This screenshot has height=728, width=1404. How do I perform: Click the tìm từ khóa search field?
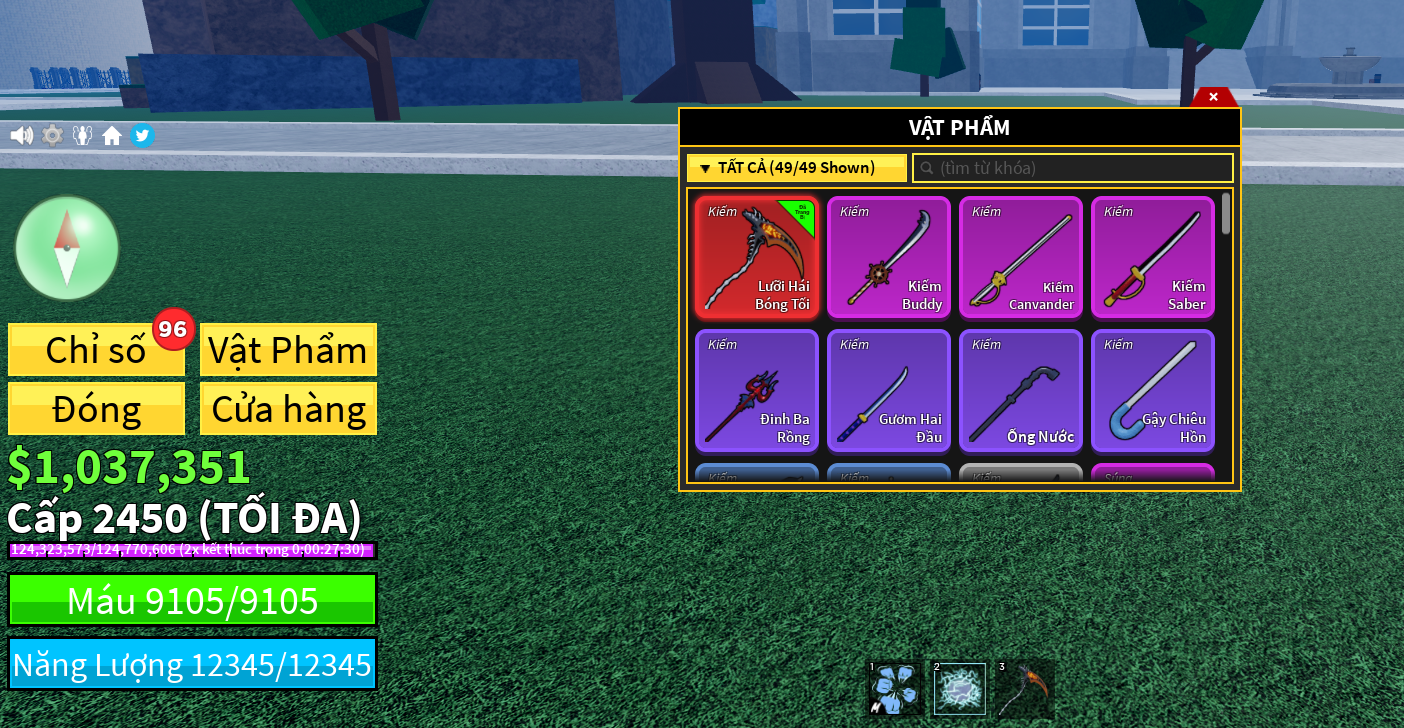pos(1072,167)
